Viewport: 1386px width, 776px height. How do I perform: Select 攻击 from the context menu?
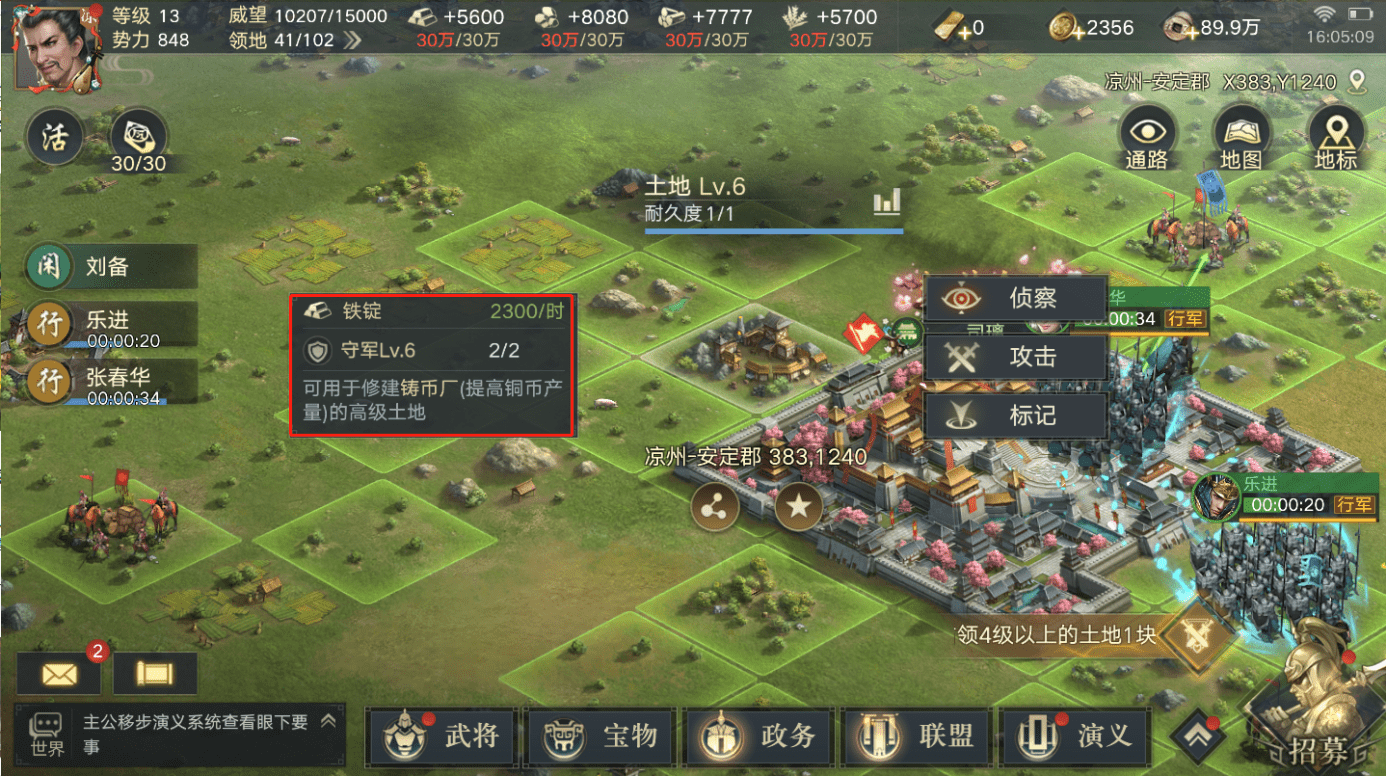coord(1016,357)
